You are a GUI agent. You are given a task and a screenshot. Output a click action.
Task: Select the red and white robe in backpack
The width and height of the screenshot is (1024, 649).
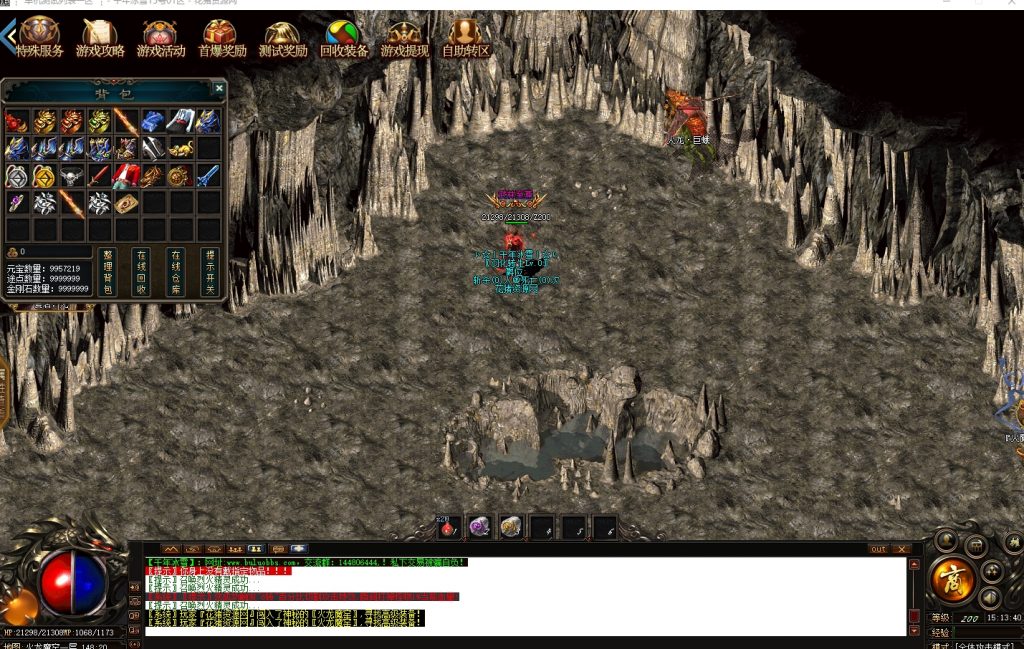click(125, 177)
